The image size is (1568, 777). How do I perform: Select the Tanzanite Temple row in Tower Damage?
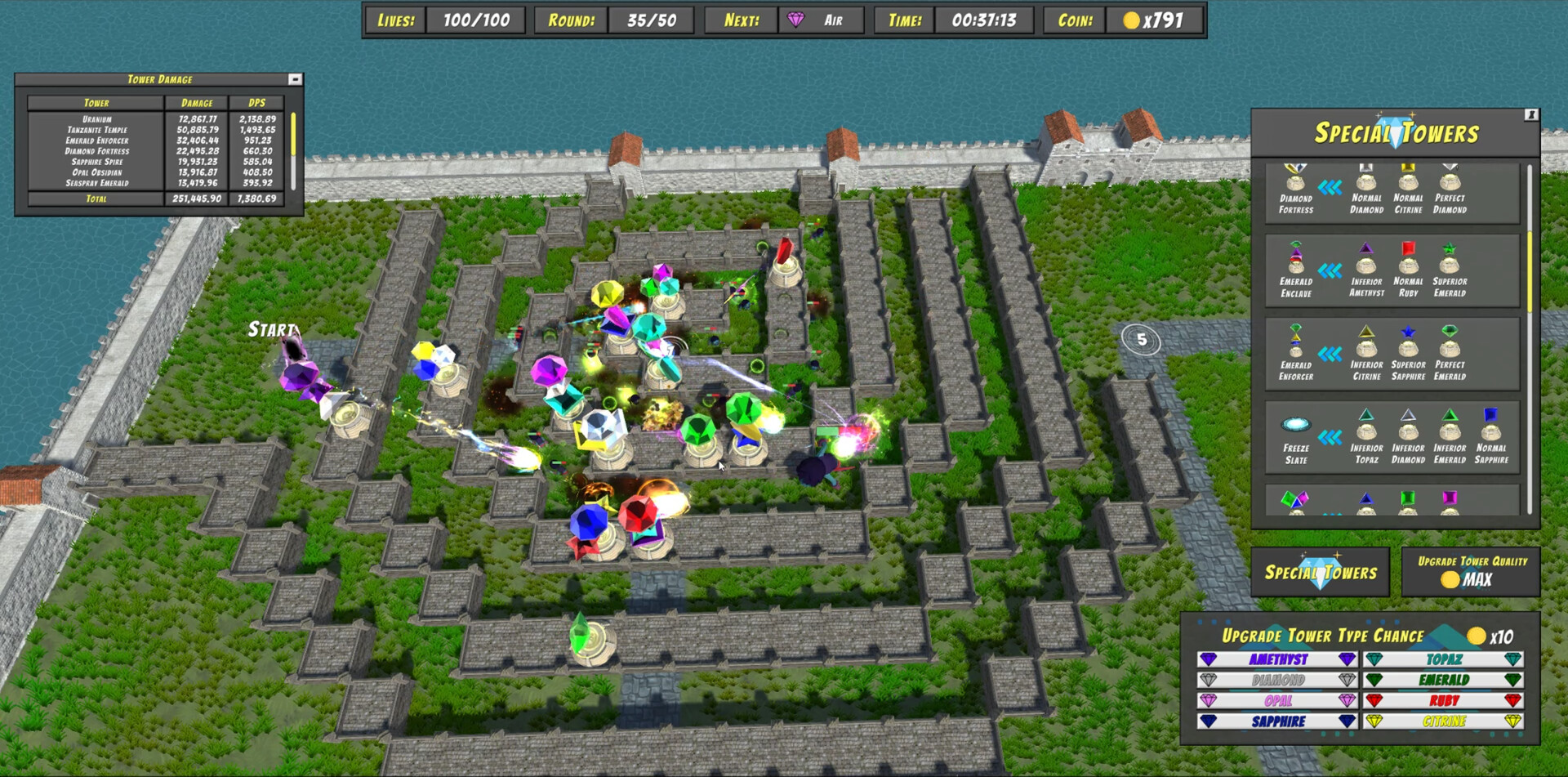[98, 129]
